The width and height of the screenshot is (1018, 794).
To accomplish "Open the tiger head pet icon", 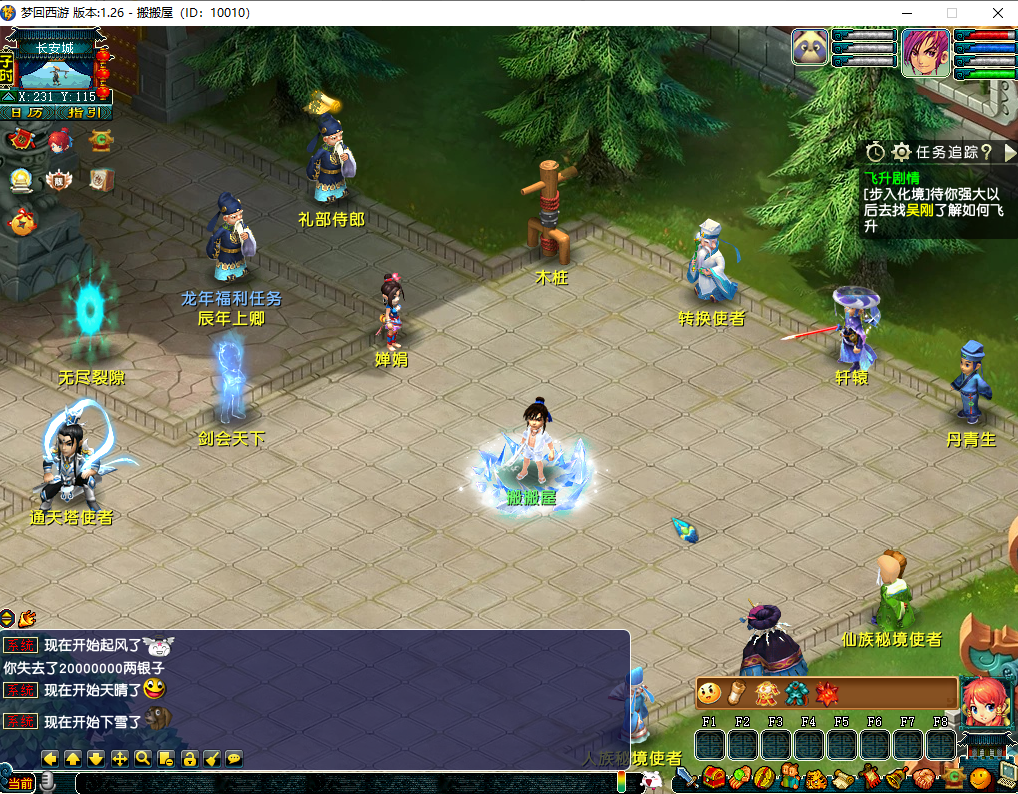I will click(812, 777).
